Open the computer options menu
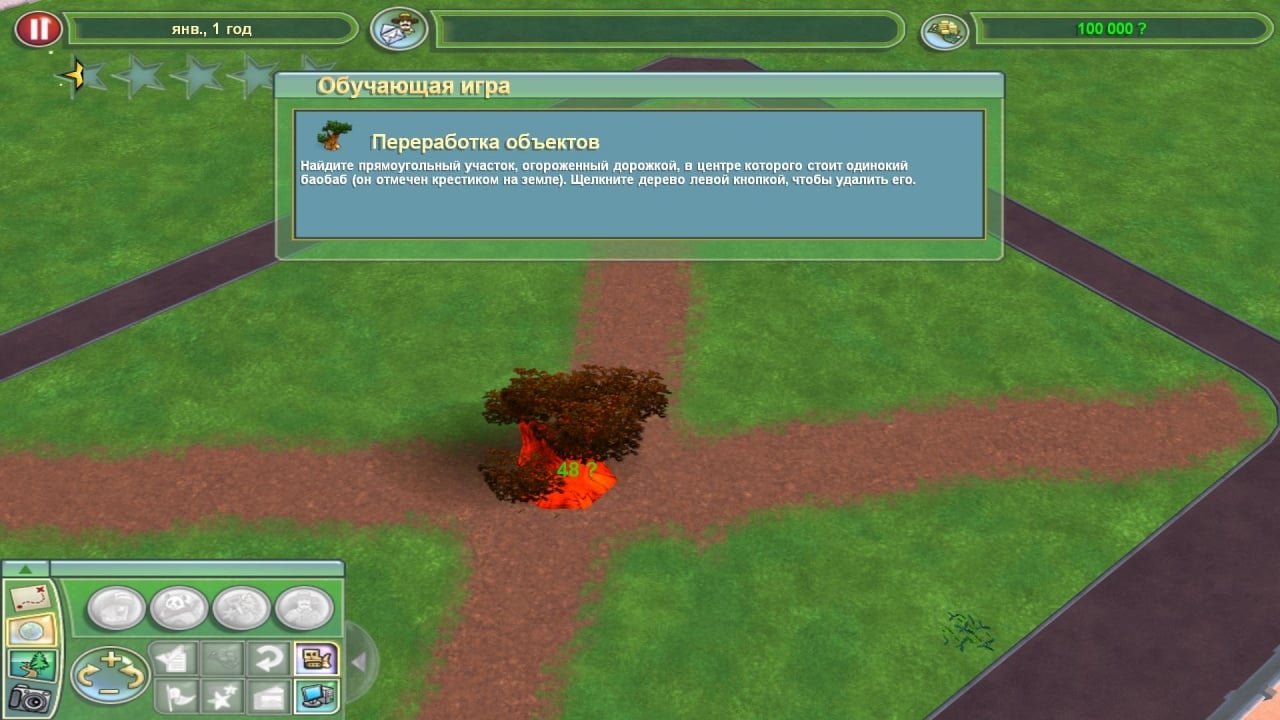The image size is (1280, 720). tap(316, 695)
